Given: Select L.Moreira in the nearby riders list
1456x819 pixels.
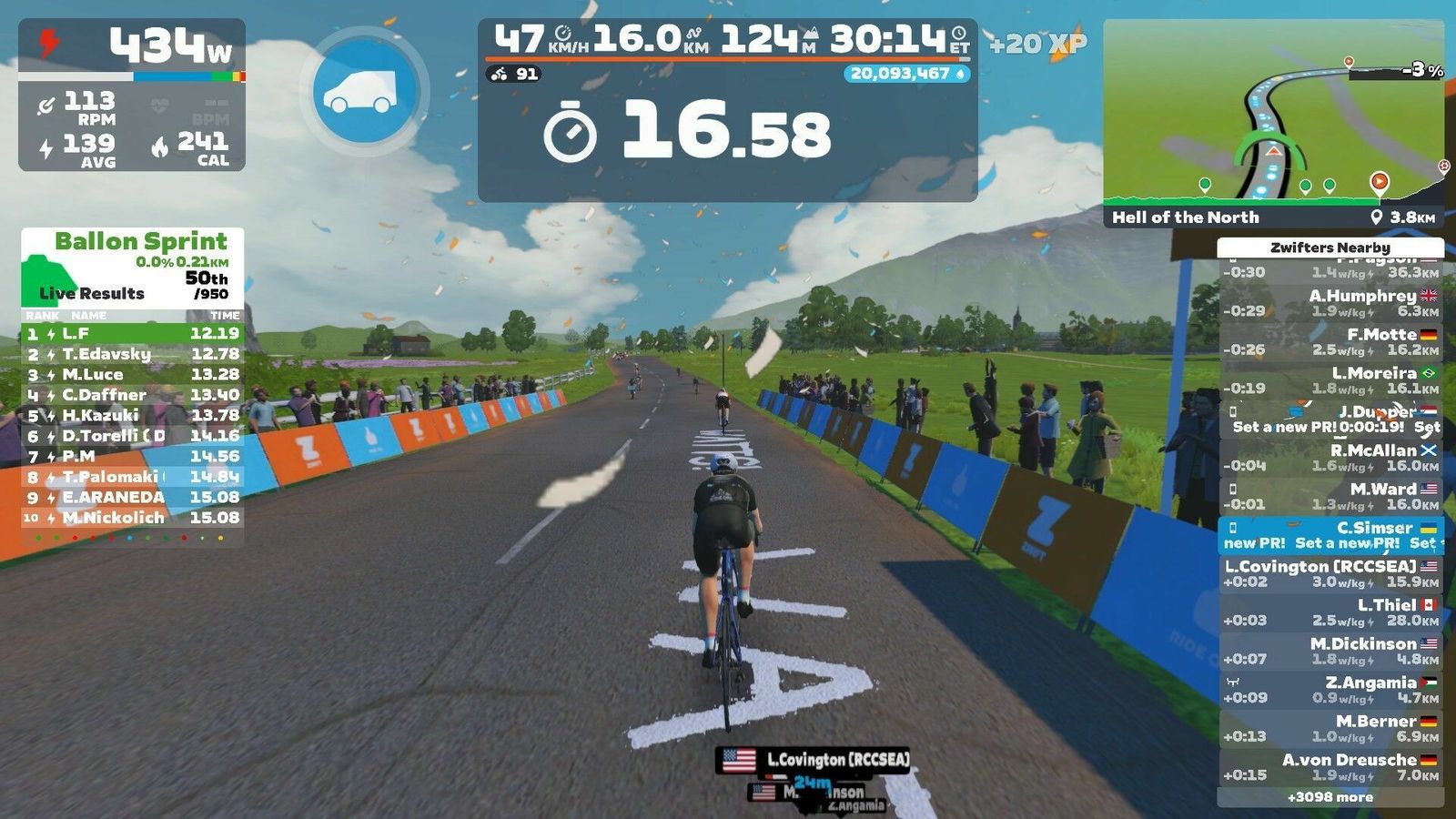Looking at the screenshot, I should (1330, 380).
